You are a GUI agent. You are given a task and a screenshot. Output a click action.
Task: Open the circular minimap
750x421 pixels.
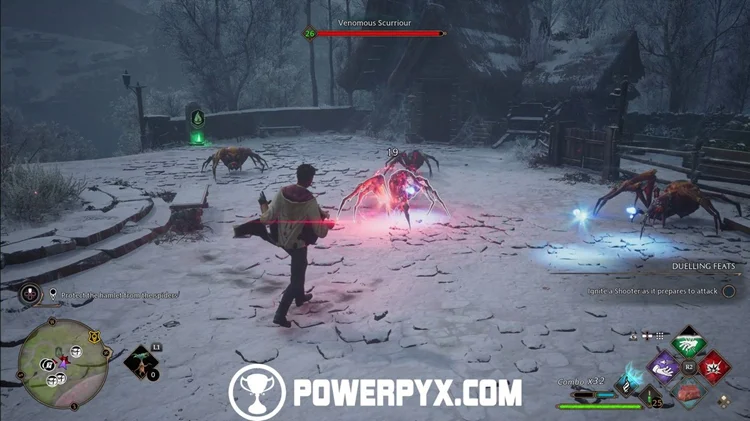pos(64,363)
